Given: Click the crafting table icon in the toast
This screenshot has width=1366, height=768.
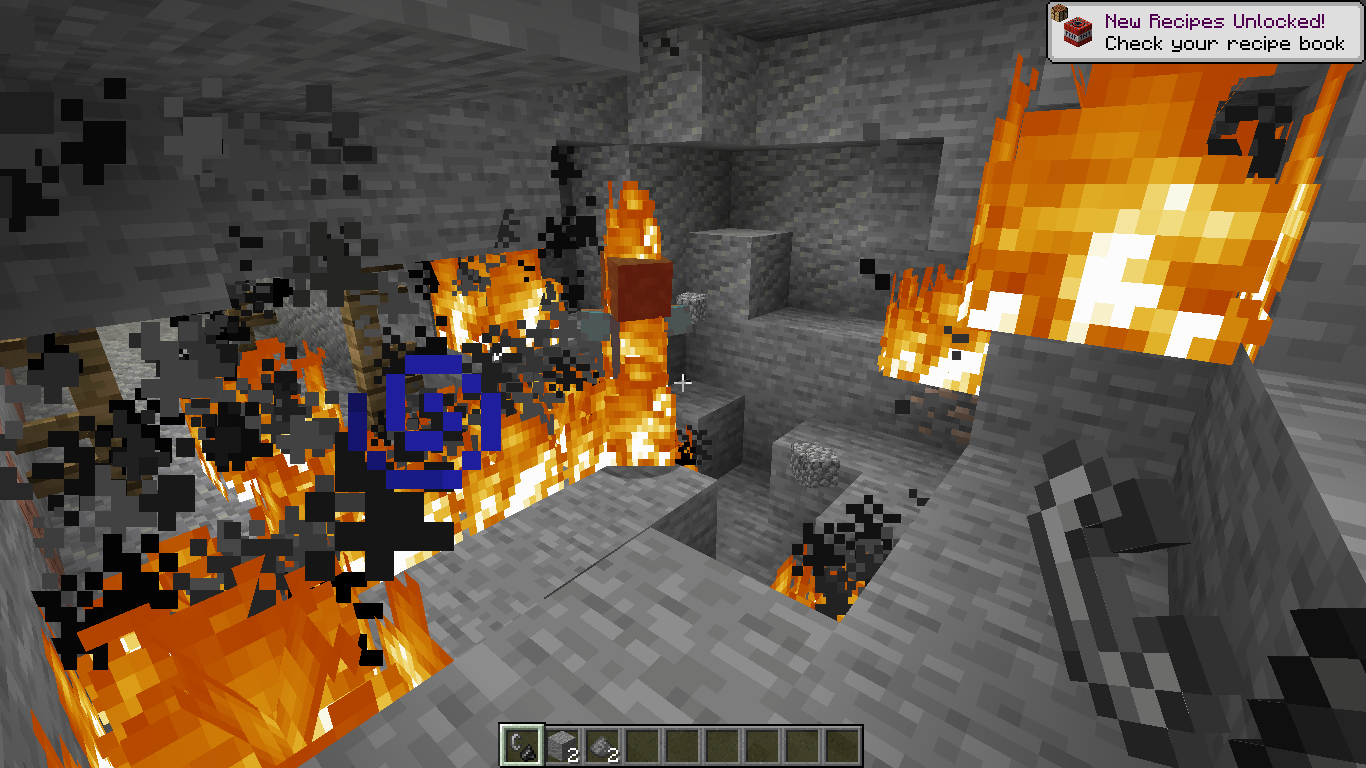Looking at the screenshot, I should [1059, 13].
